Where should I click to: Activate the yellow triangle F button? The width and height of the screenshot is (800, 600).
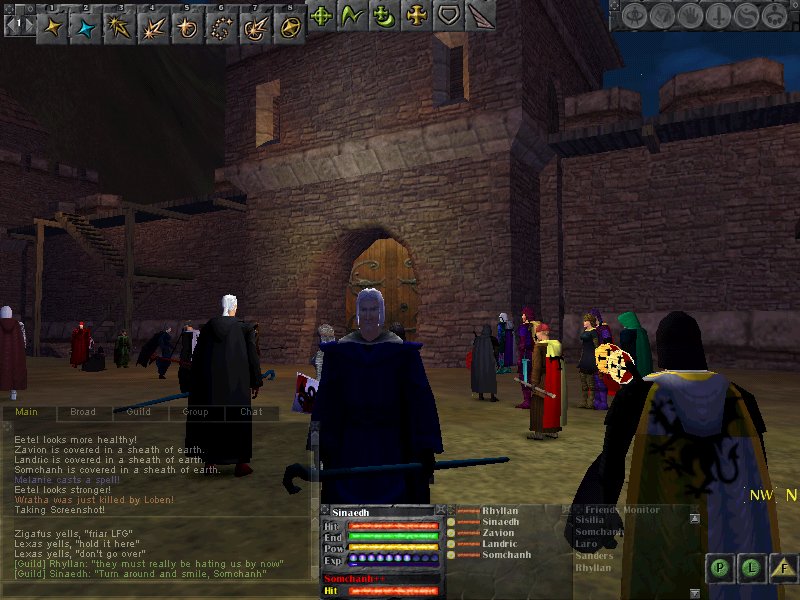785,568
